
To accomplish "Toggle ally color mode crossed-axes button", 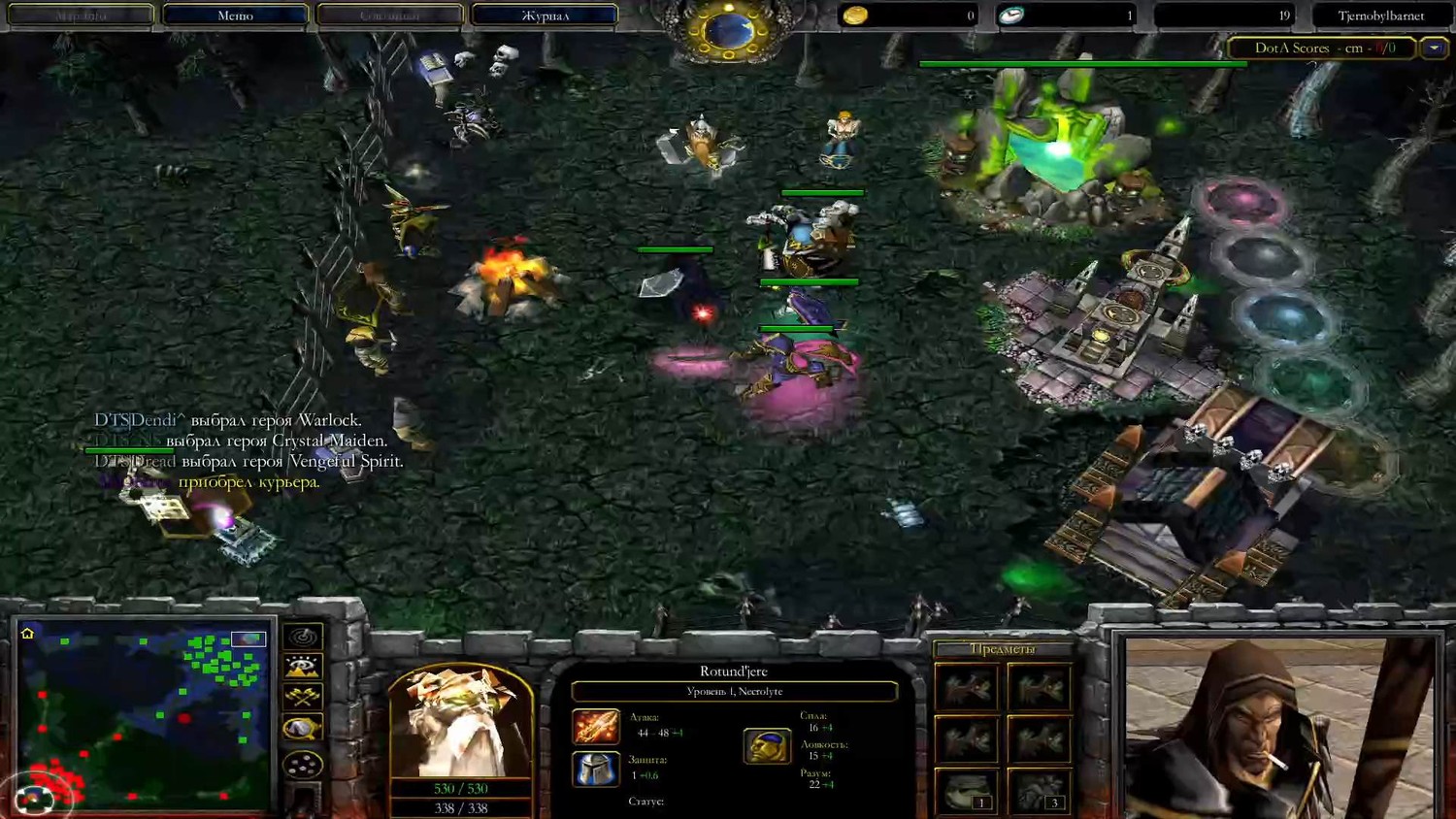I will click(x=303, y=697).
